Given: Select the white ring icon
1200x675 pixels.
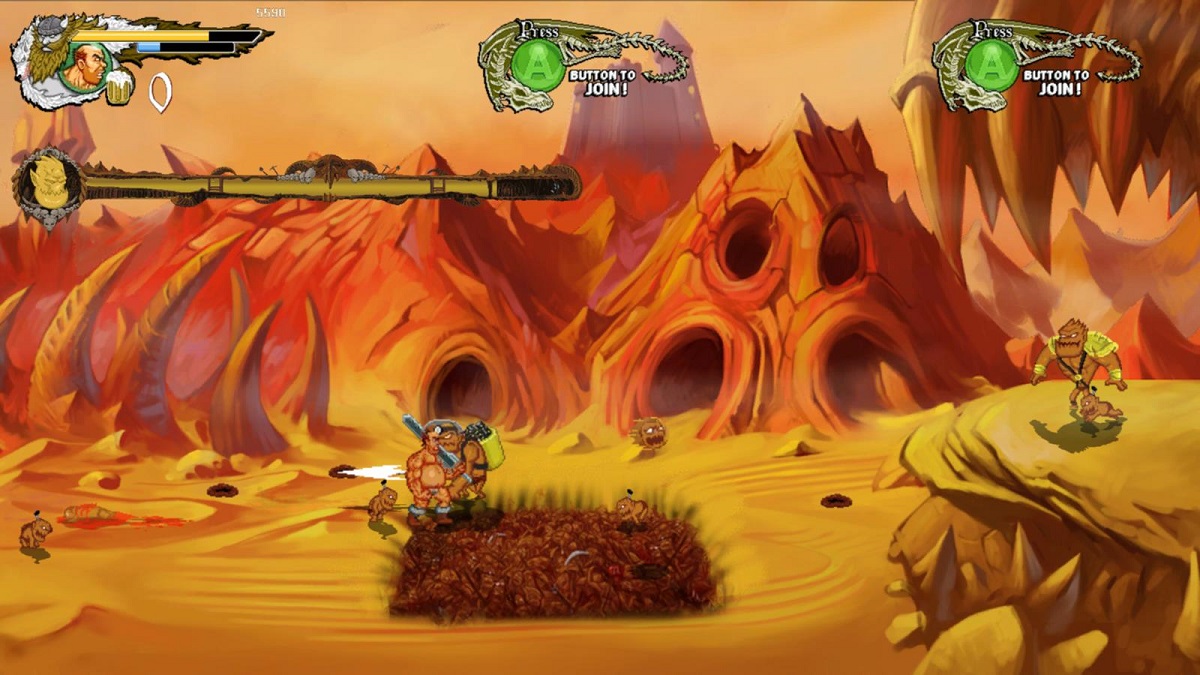Looking at the screenshot, I should pos(159,92).
